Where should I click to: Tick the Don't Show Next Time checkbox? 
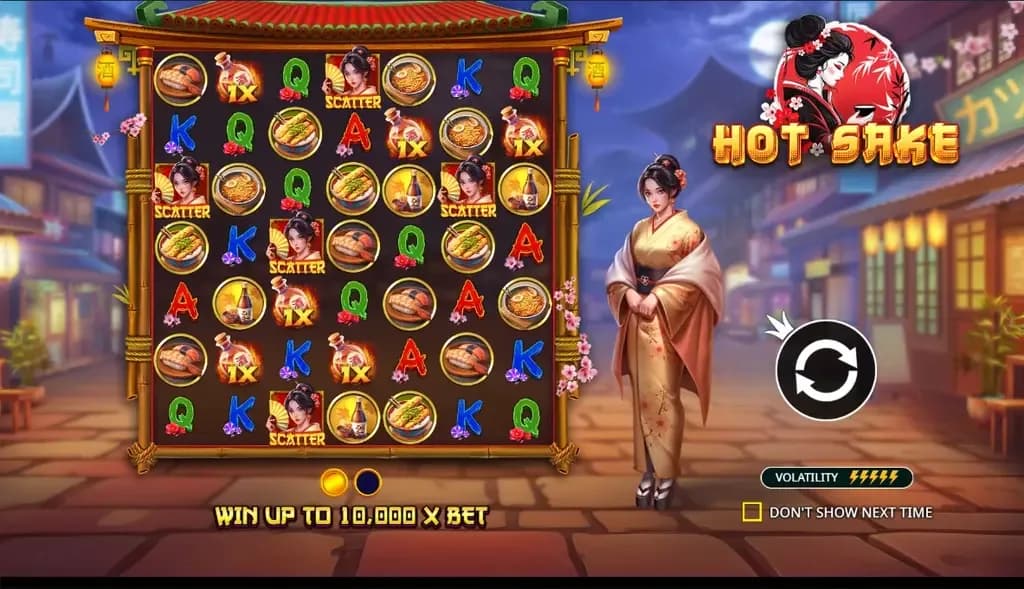[x=752, y=512]
